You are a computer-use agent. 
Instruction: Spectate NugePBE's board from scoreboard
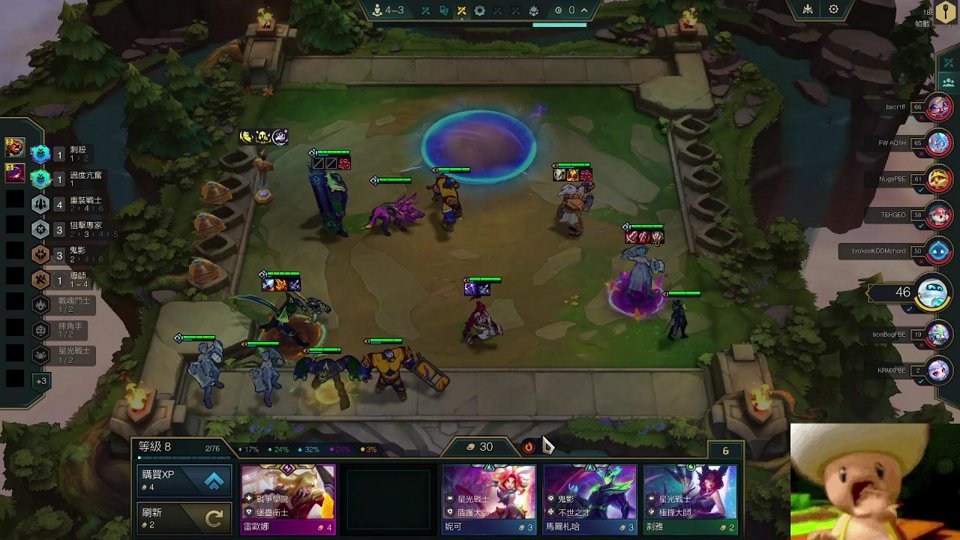pyautogui.click(x=937, y=179)
